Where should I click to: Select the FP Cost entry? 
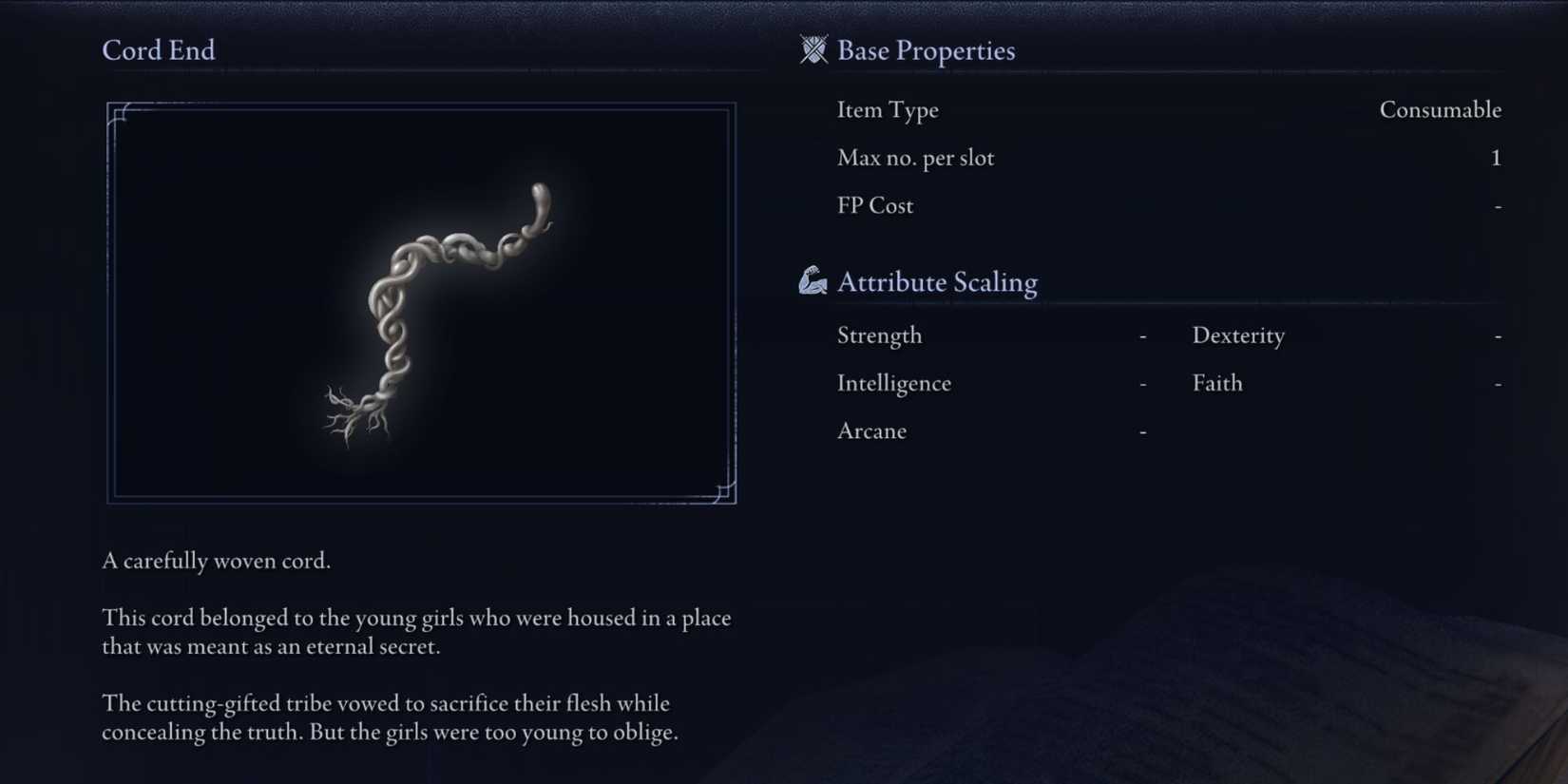(x=874, y=205)
